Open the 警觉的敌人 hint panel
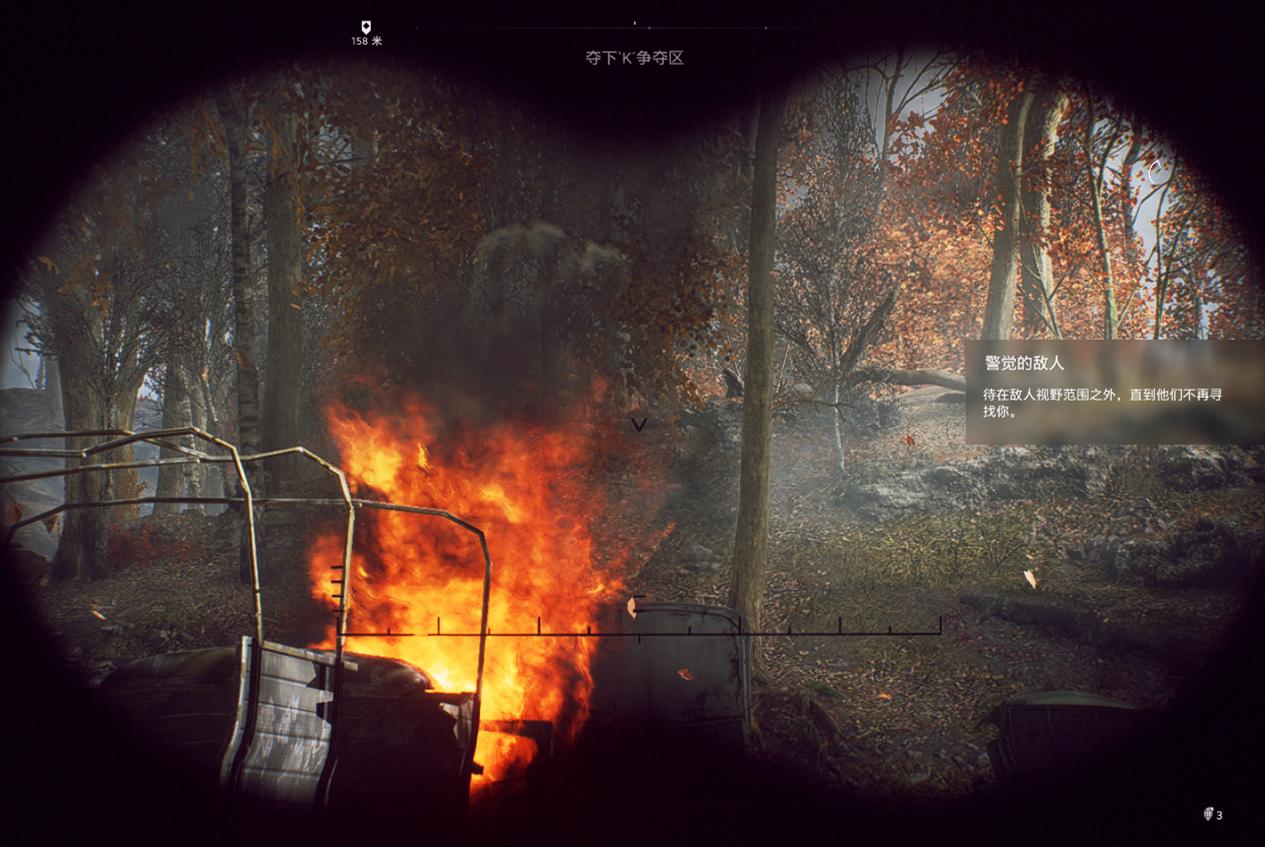The height and width of the screenshot is (847, 1265). click(1113, 392)
